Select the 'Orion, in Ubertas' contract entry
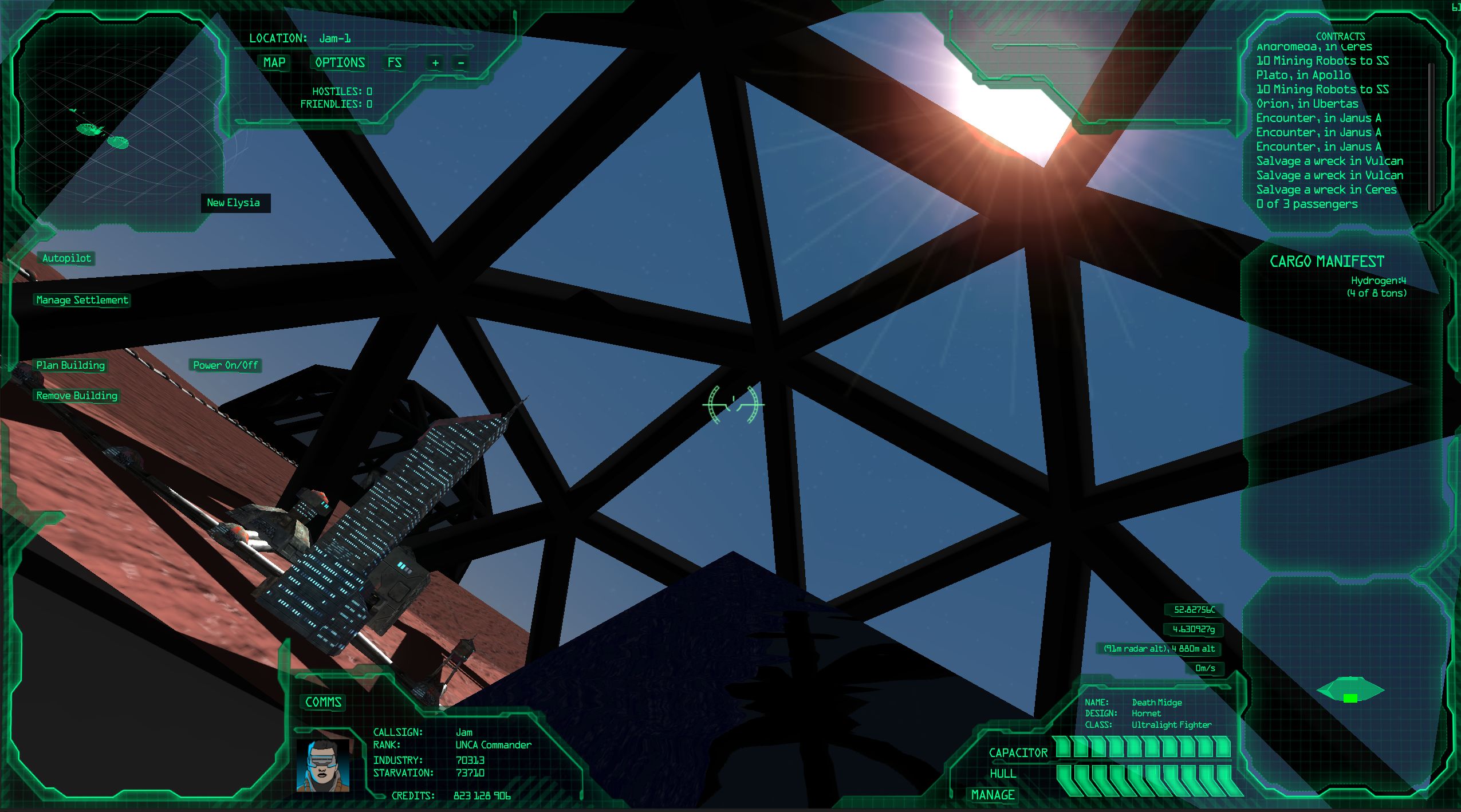This screenshot has width=1461, height=812. pos(1307,104)
